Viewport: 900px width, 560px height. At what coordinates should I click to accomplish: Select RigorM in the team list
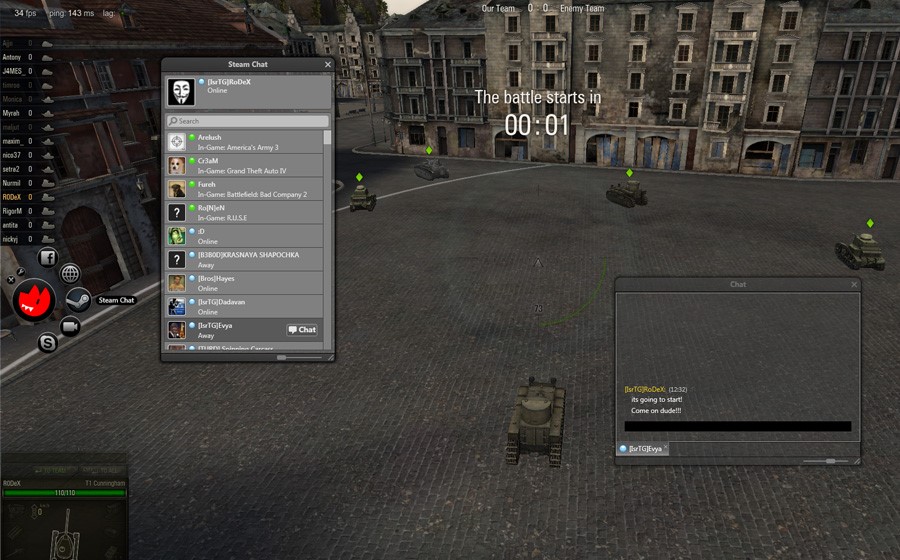pos(13,212)
